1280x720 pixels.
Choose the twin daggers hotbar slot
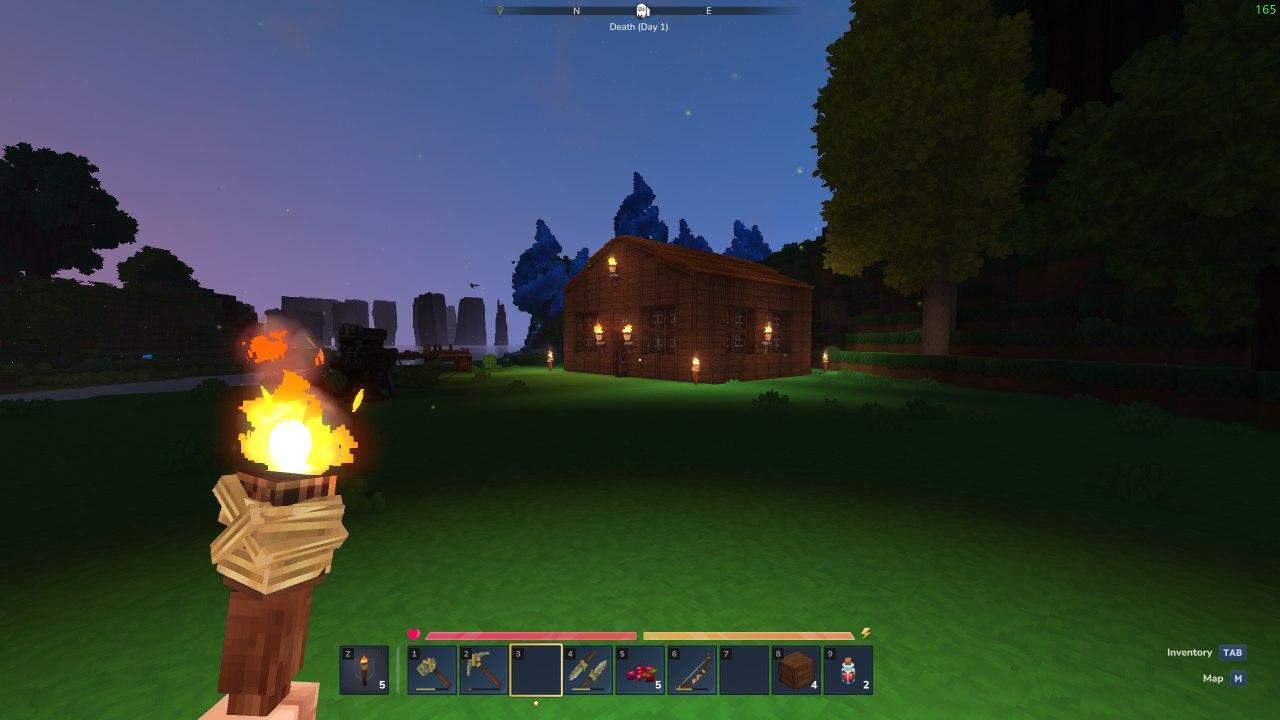[588, 670]
